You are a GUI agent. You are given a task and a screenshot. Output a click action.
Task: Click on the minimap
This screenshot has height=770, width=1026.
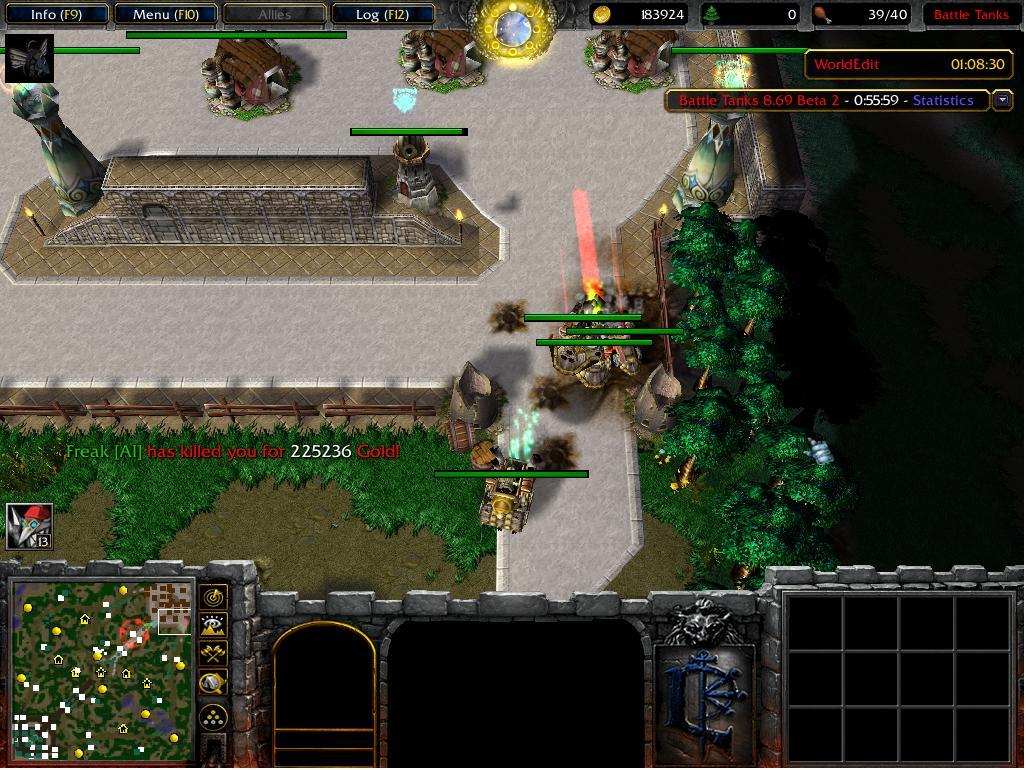pos(100,668)
